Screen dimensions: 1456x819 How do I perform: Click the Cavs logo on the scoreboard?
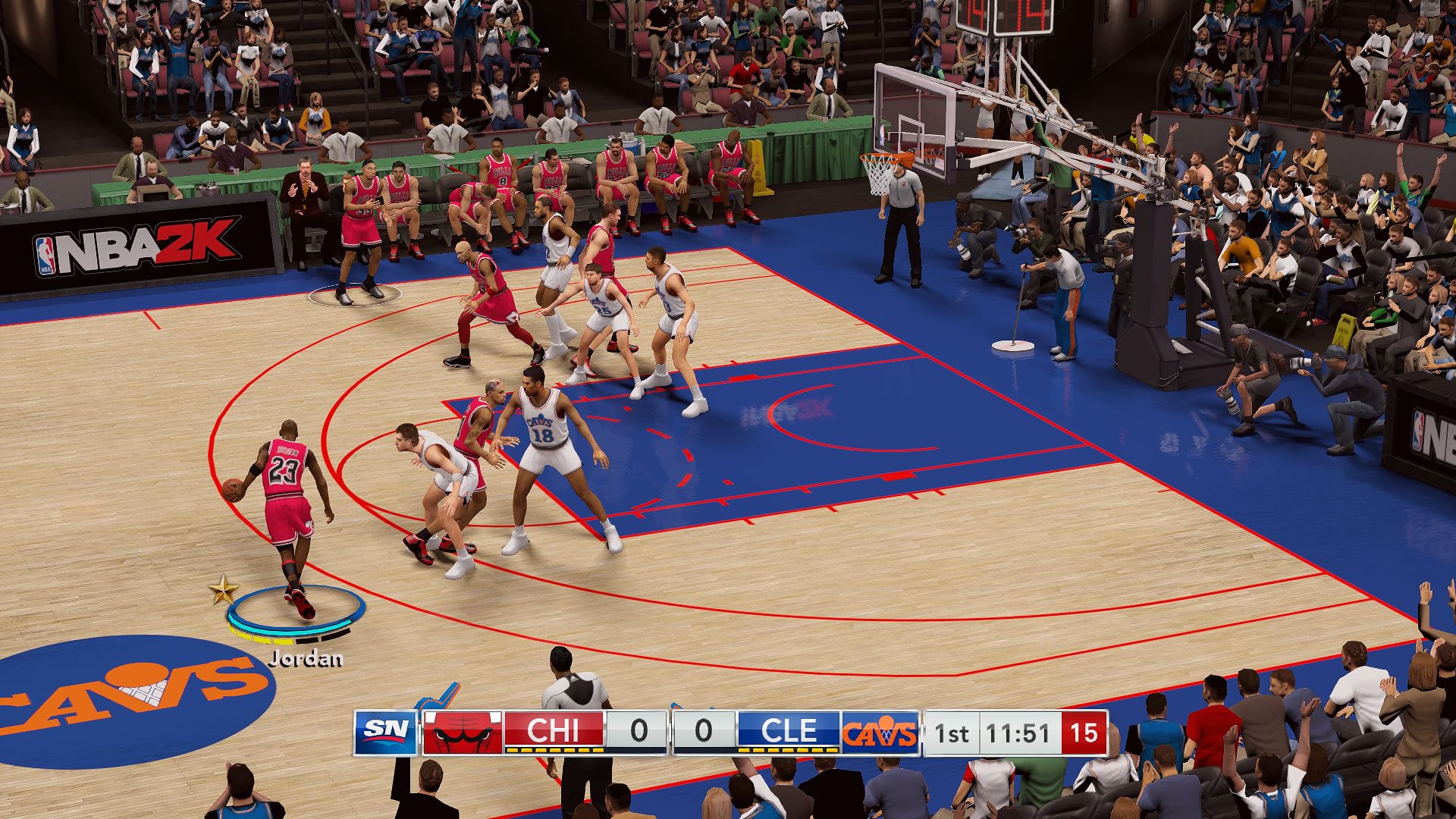click(x=879, y=733)
